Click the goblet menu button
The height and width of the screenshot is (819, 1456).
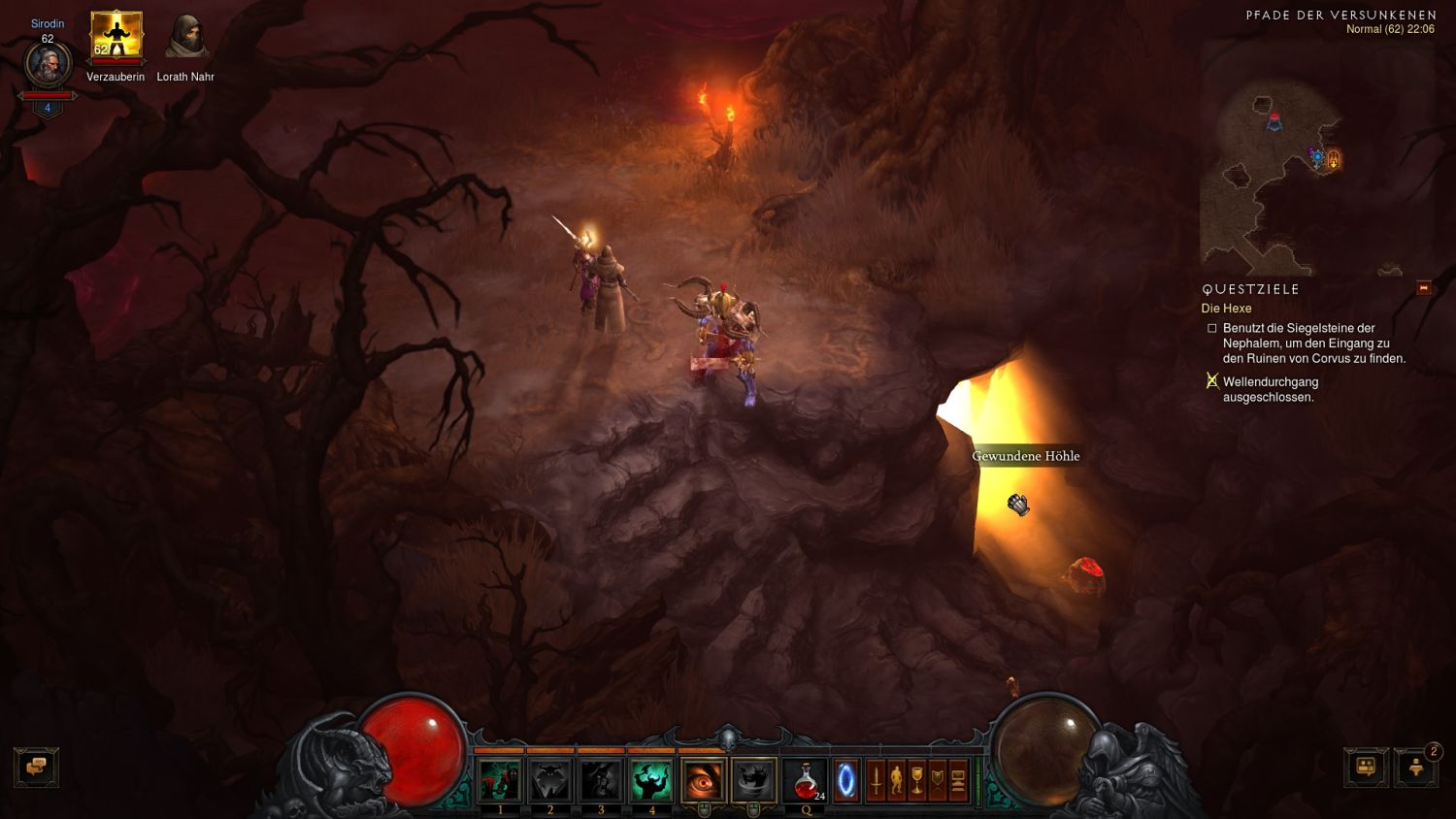click(916, 780)
